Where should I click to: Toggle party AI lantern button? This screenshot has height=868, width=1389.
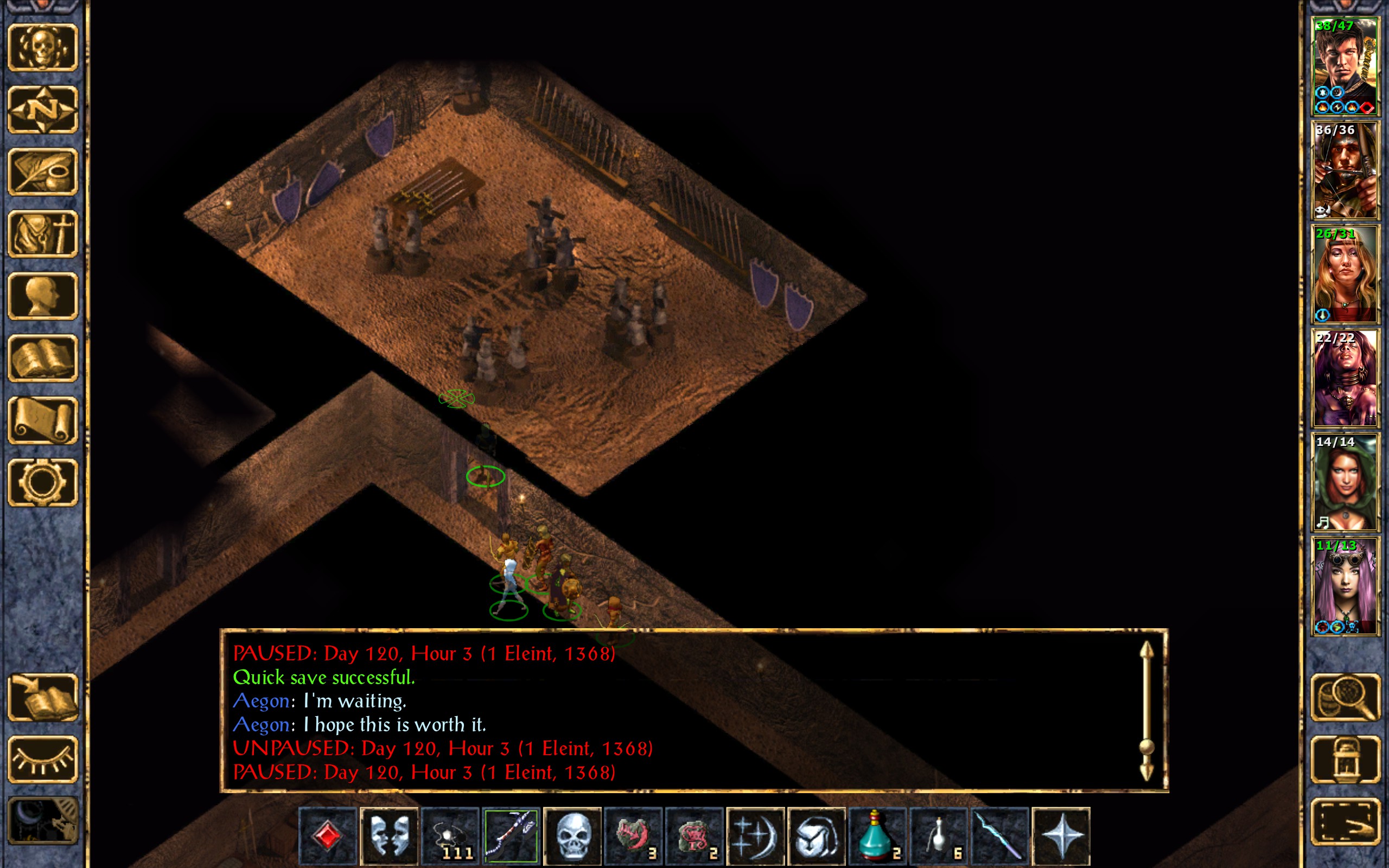coord(1345,759)
